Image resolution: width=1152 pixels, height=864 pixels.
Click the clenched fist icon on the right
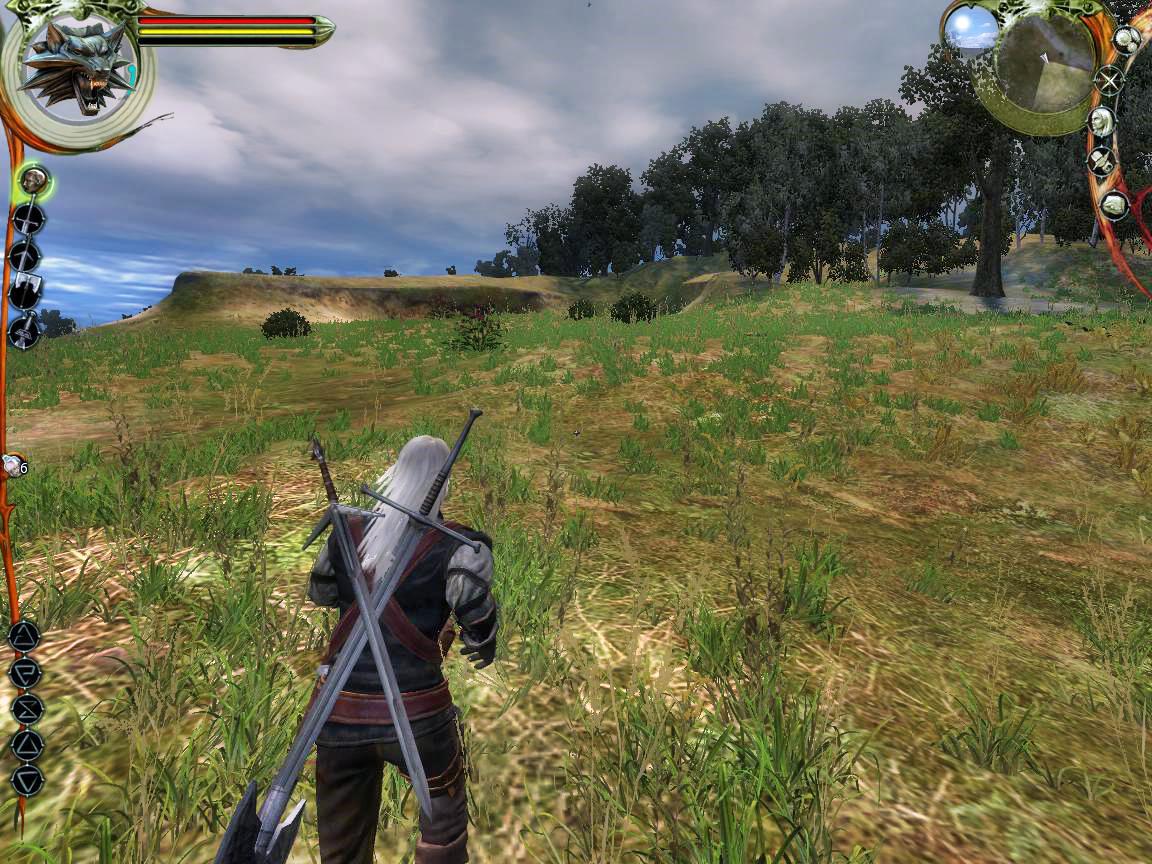tap(1114, 205)
